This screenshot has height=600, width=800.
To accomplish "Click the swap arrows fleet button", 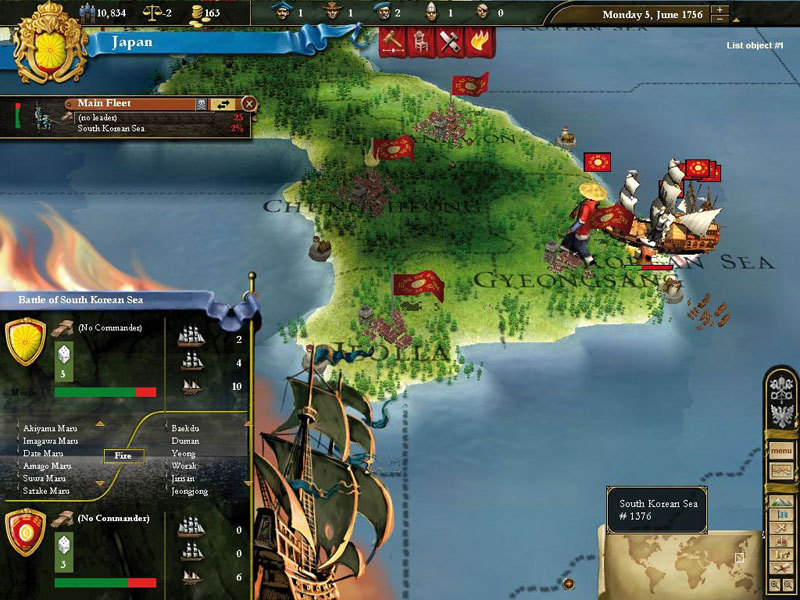I will [x=222, y=103].
